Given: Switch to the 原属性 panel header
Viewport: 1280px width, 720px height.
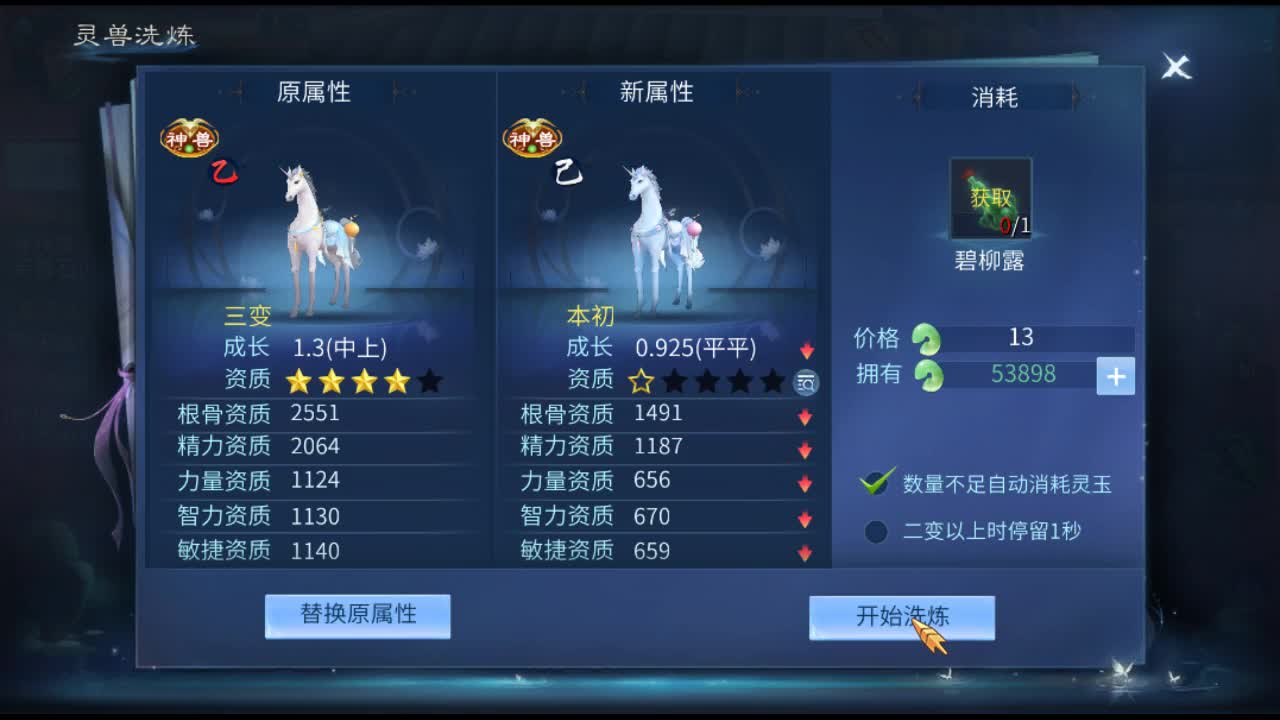Looking at the screenshot, I should click(313, 92).
